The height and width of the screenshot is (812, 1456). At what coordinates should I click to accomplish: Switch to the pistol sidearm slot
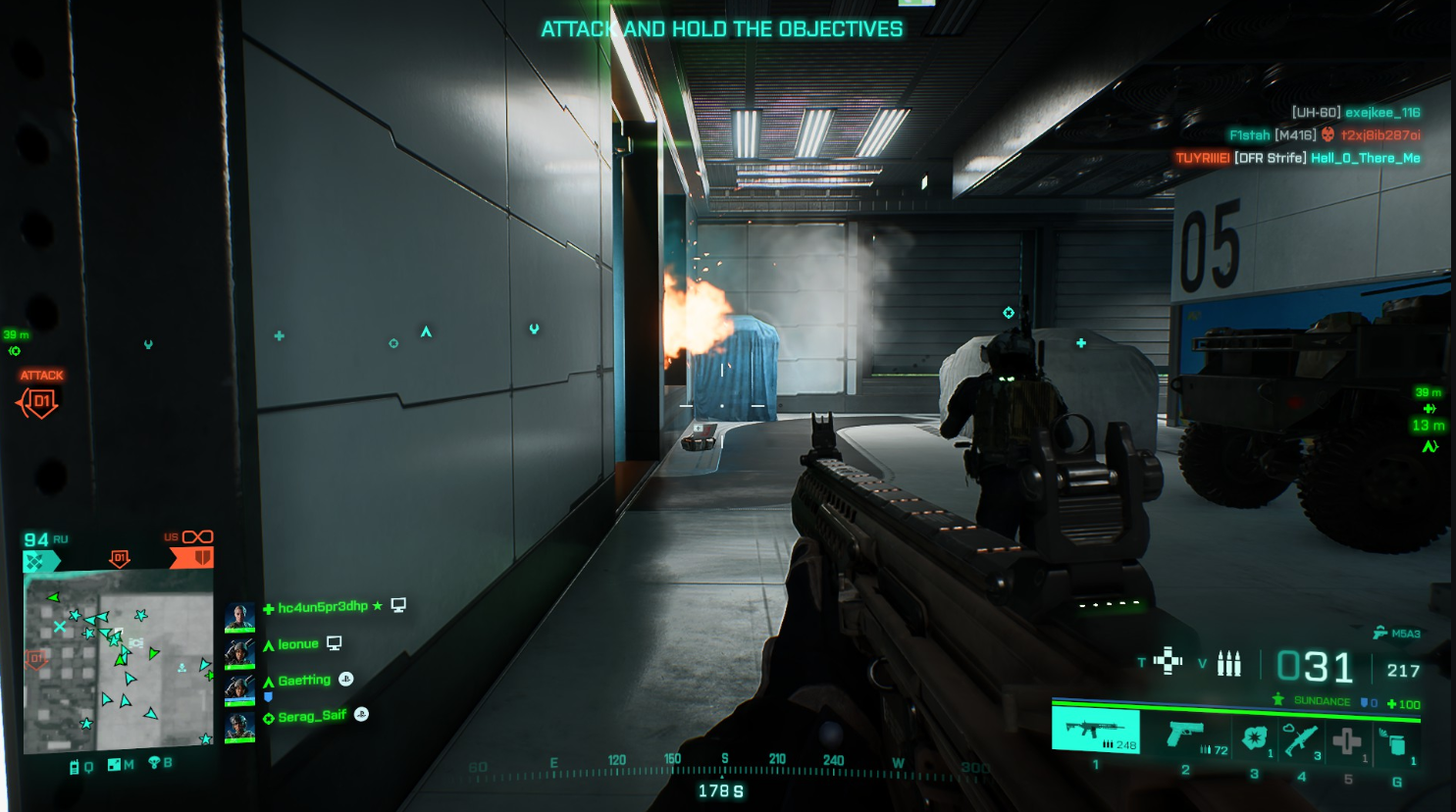click(x=1187, y=736)
